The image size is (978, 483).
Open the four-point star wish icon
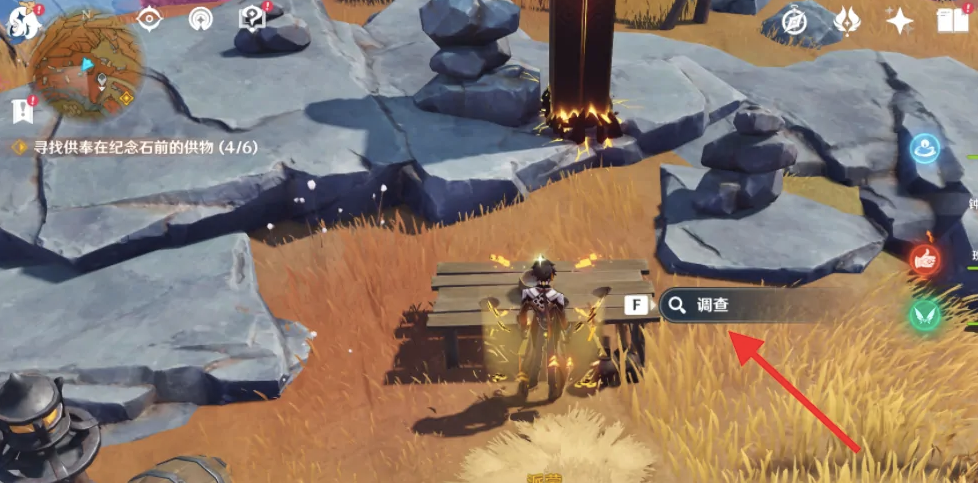899,21
